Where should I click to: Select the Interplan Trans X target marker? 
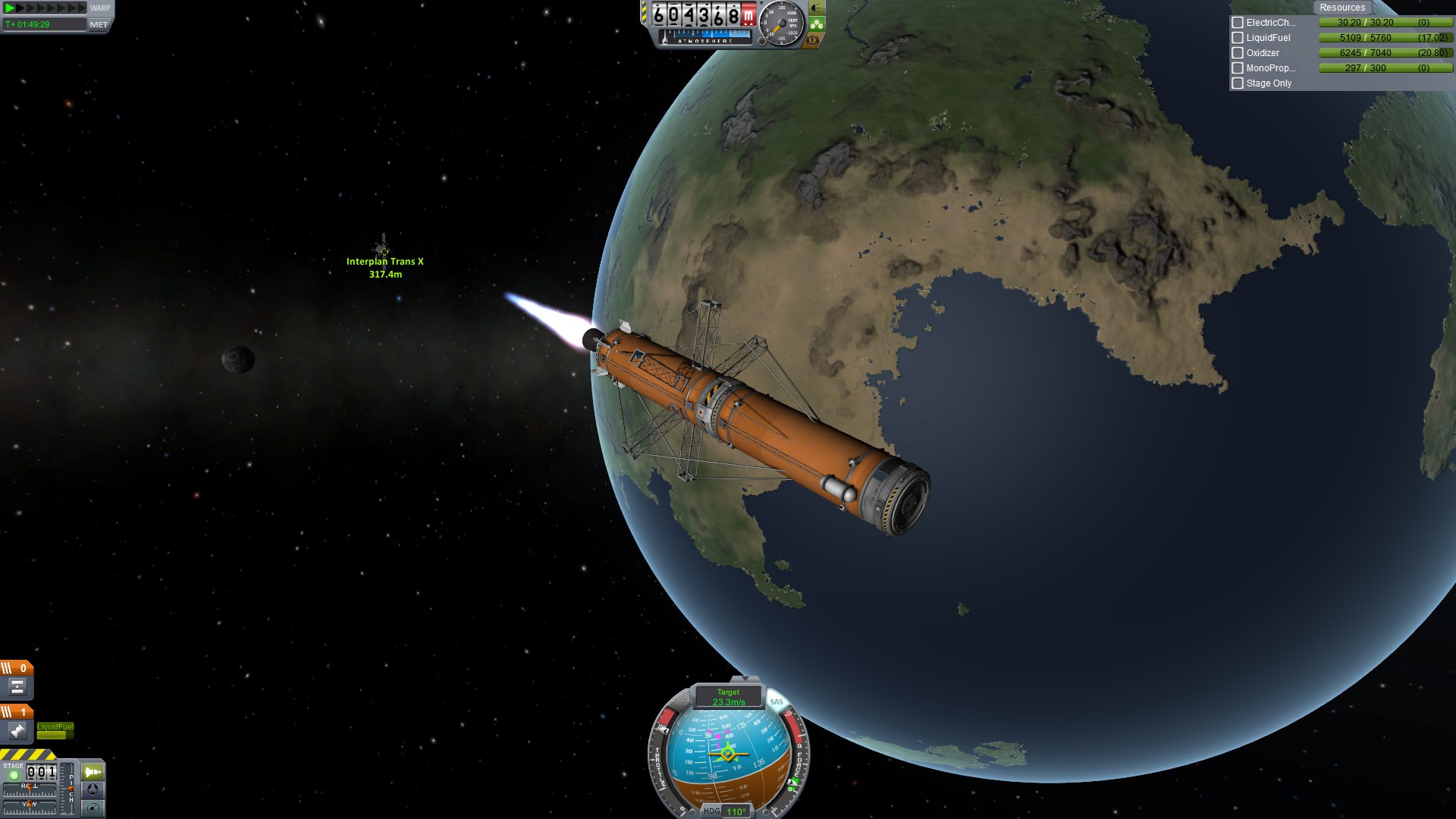tap(384, 250)
